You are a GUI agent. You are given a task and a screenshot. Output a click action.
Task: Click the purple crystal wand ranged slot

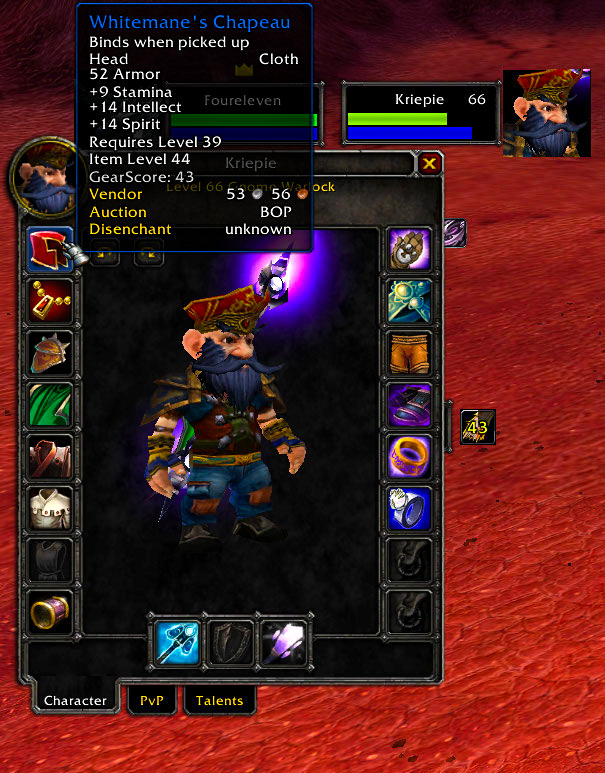tap(282, 641)
